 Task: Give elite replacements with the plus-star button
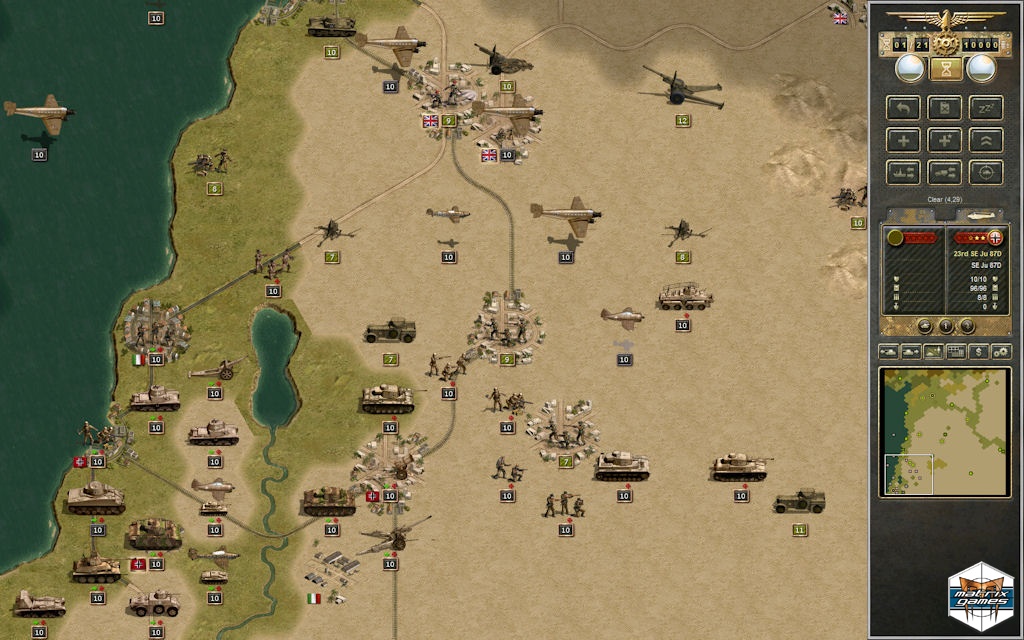click(x=945, y=140)
